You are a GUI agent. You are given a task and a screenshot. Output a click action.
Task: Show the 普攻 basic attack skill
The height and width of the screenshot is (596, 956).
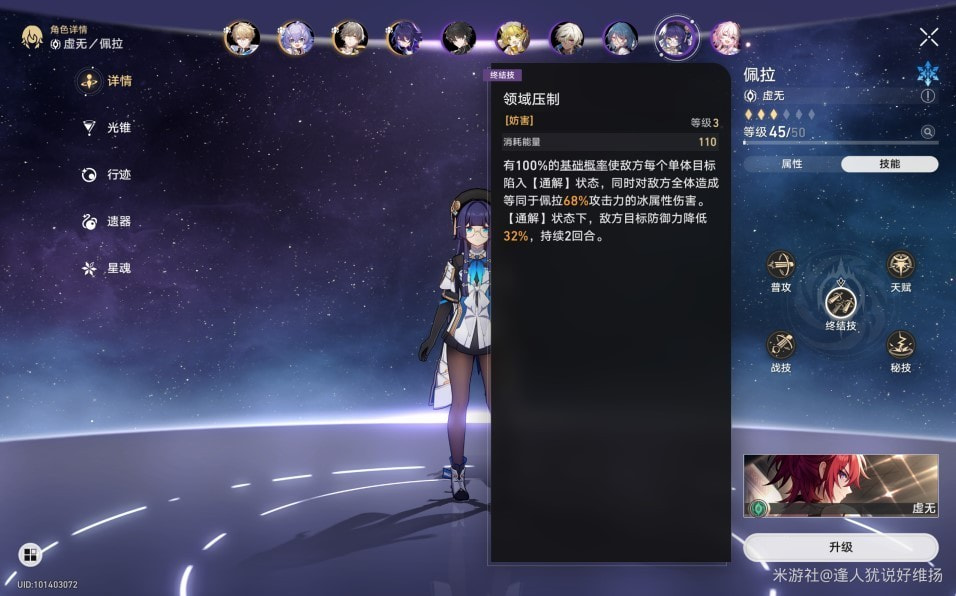pyautogui.click(x=781, y=267)
